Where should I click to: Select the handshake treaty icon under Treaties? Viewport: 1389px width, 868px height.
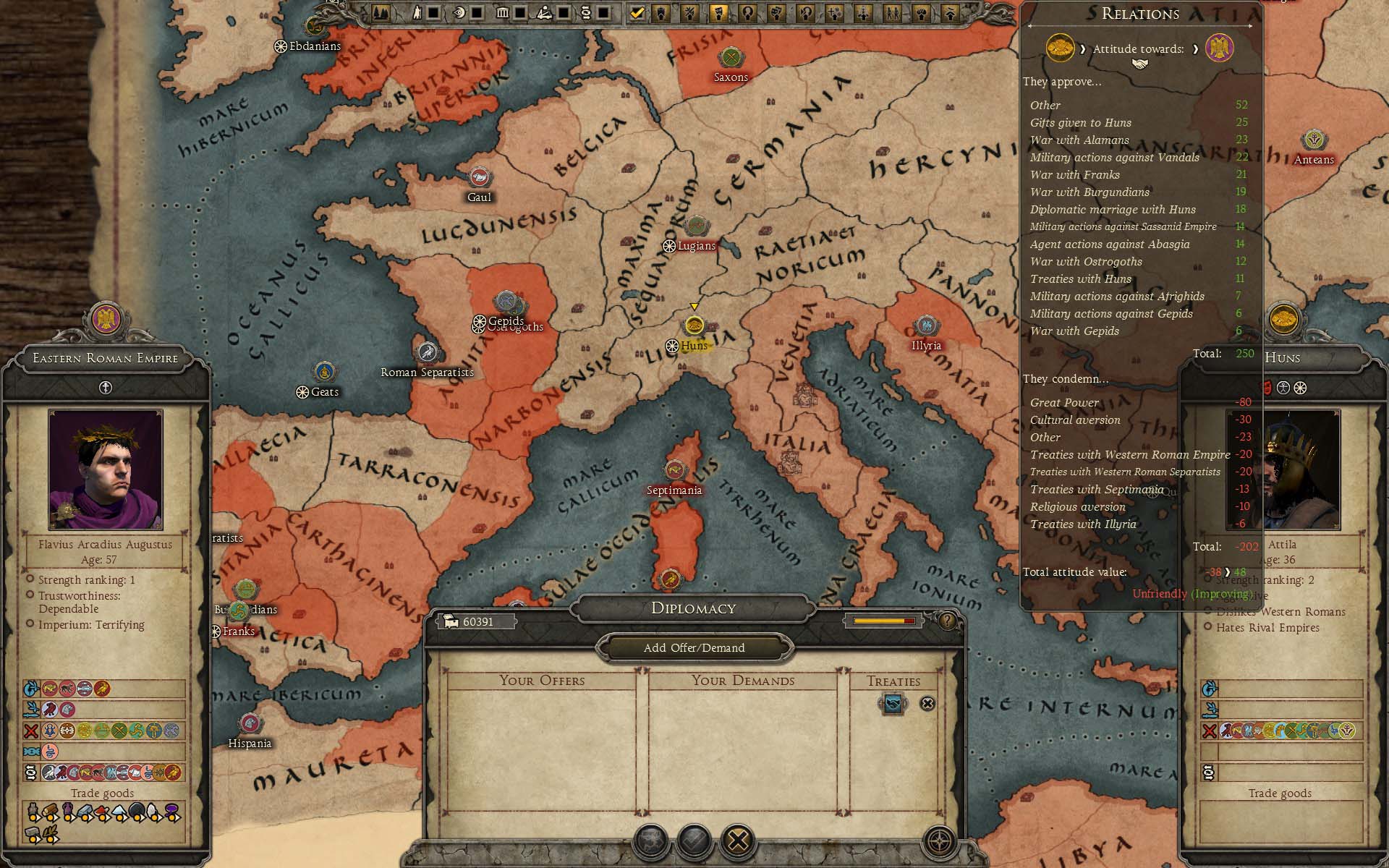tap(893, 703)
